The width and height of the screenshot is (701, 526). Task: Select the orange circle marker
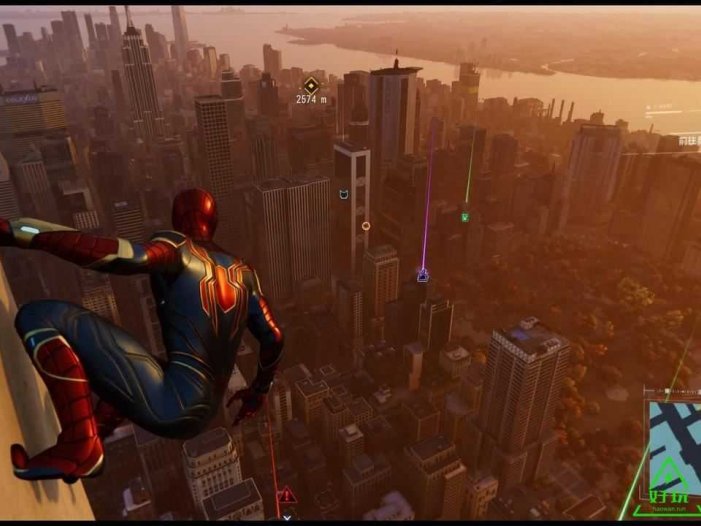pyautogui.click(x=366, y=226)
